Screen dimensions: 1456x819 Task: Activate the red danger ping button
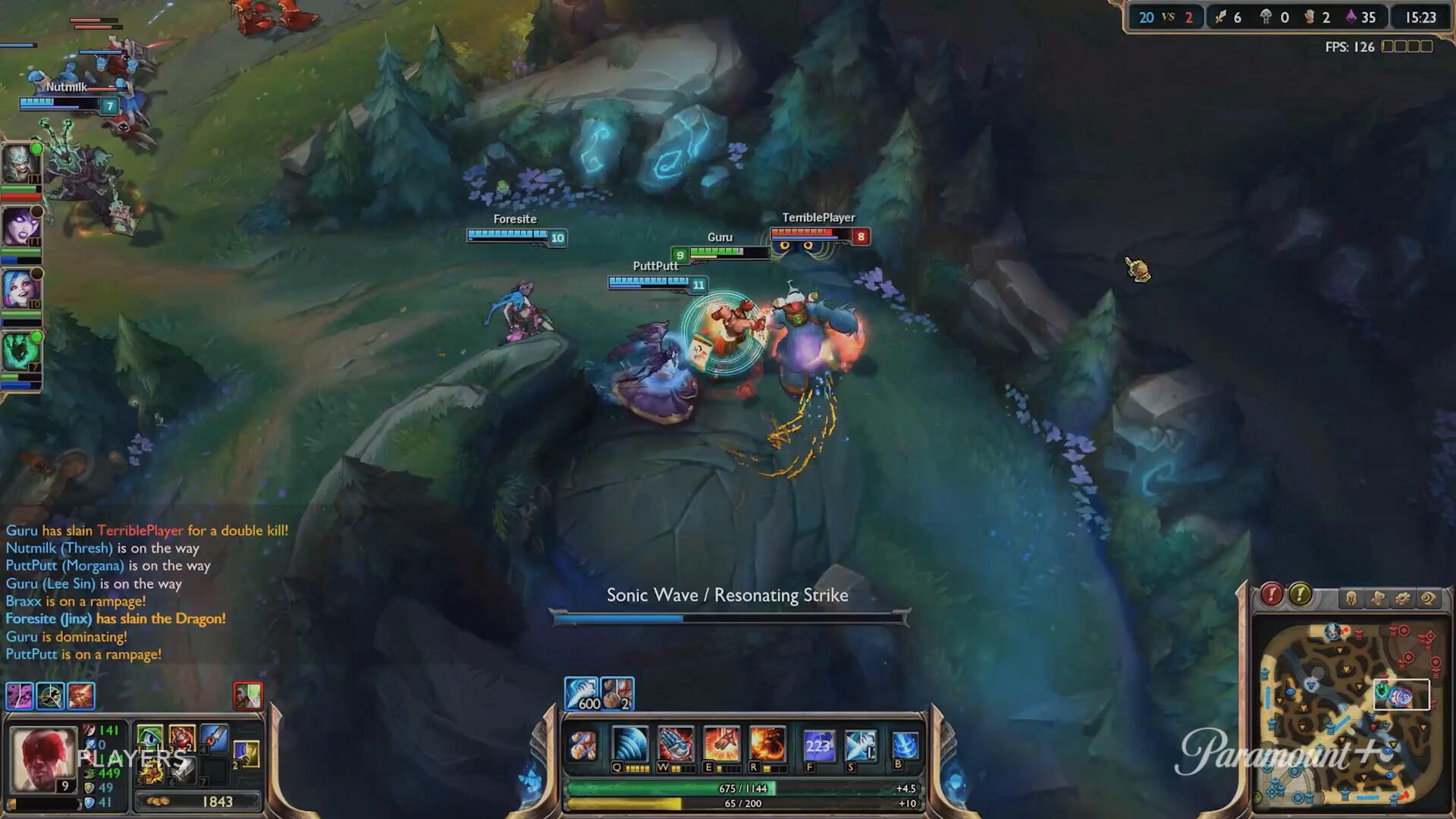click(1272, 595)
